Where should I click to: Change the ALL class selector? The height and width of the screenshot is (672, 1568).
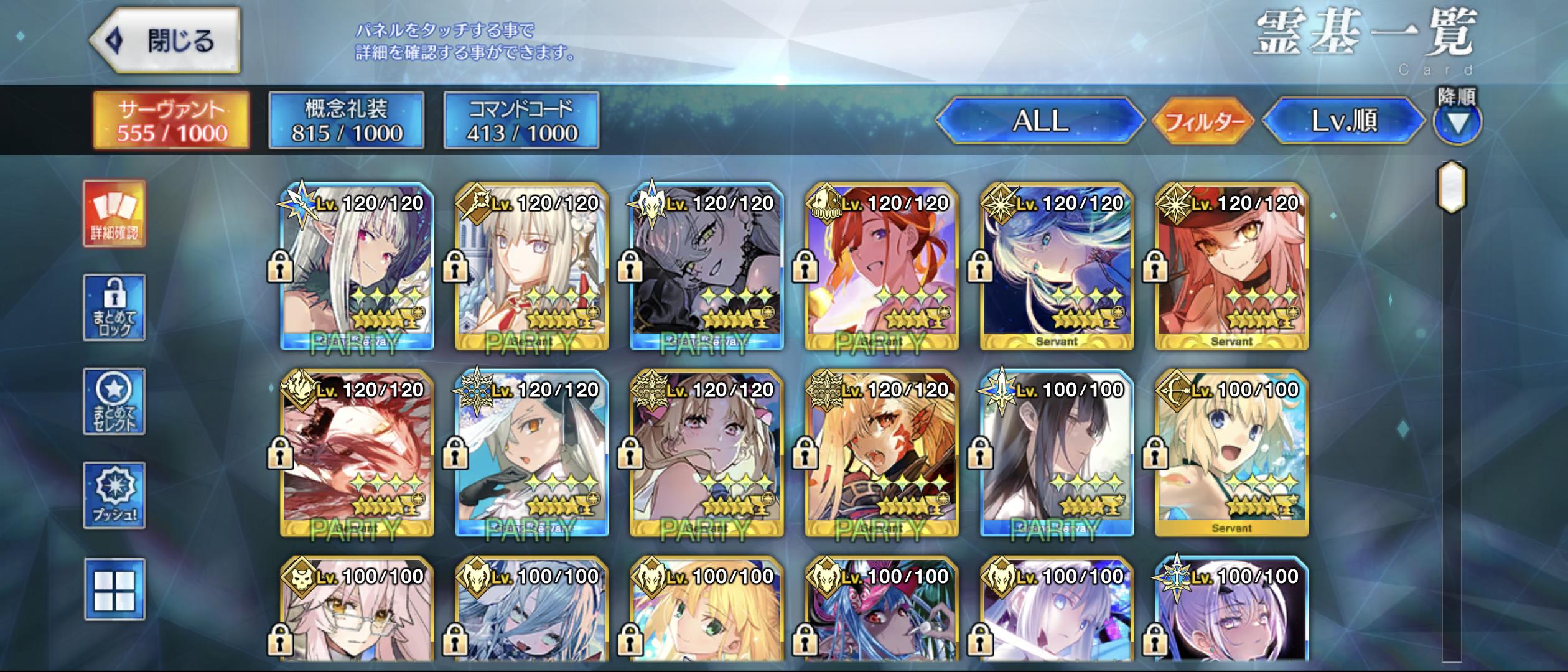[1040, 121]
